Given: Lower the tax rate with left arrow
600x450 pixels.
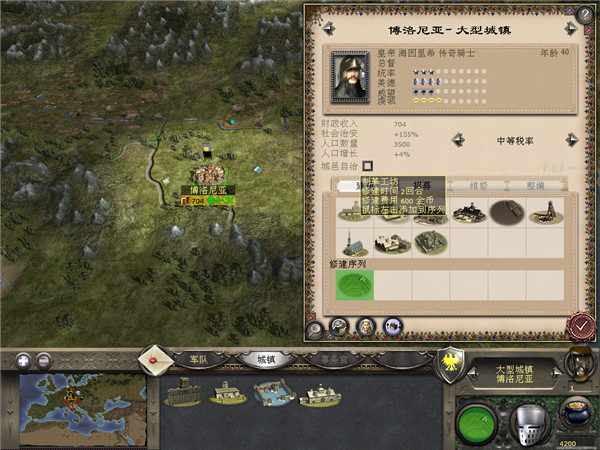Looking at the screenshot, I should [x=456, y=140].
